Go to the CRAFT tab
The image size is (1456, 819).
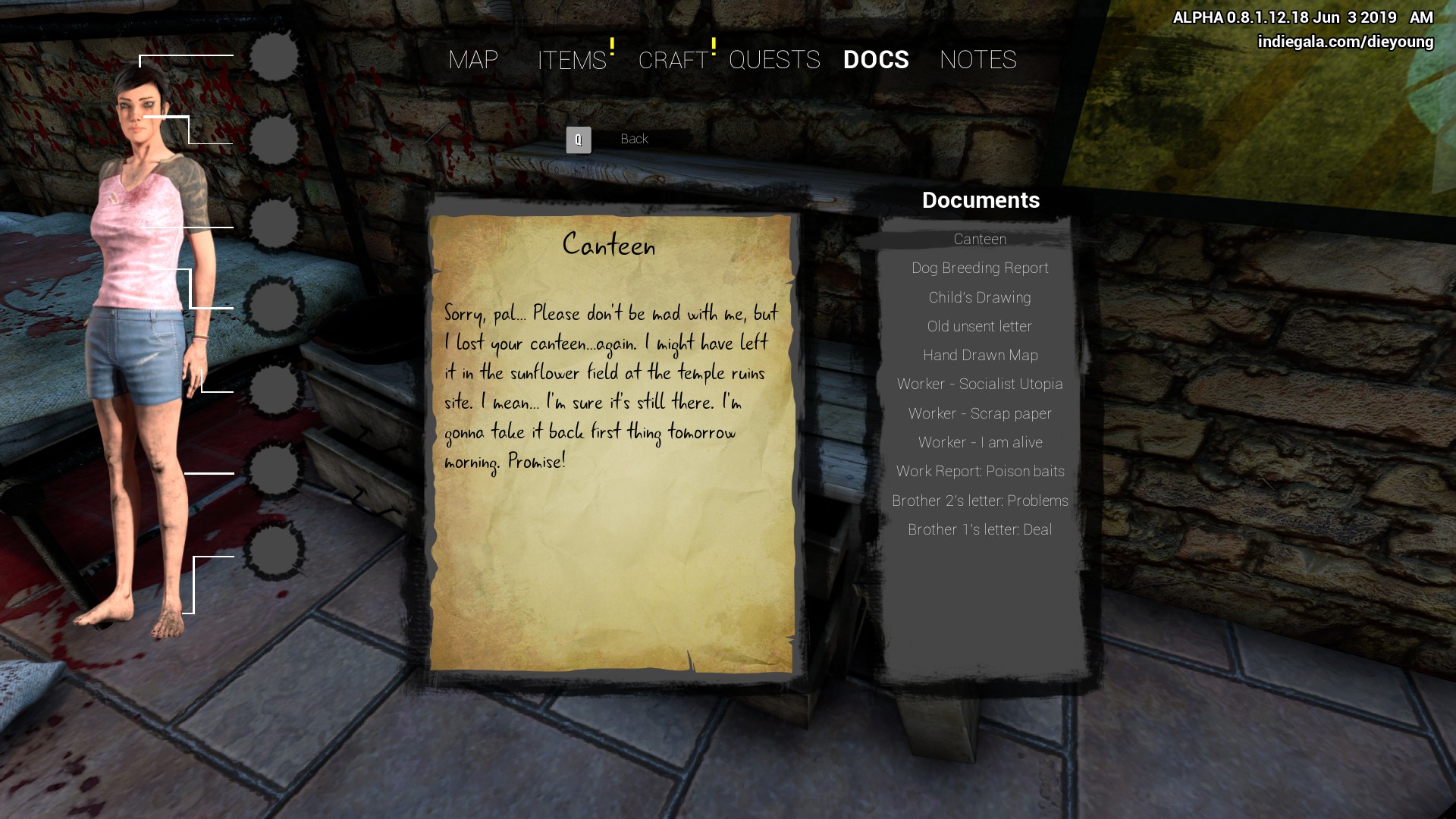(x=673, y=60)
